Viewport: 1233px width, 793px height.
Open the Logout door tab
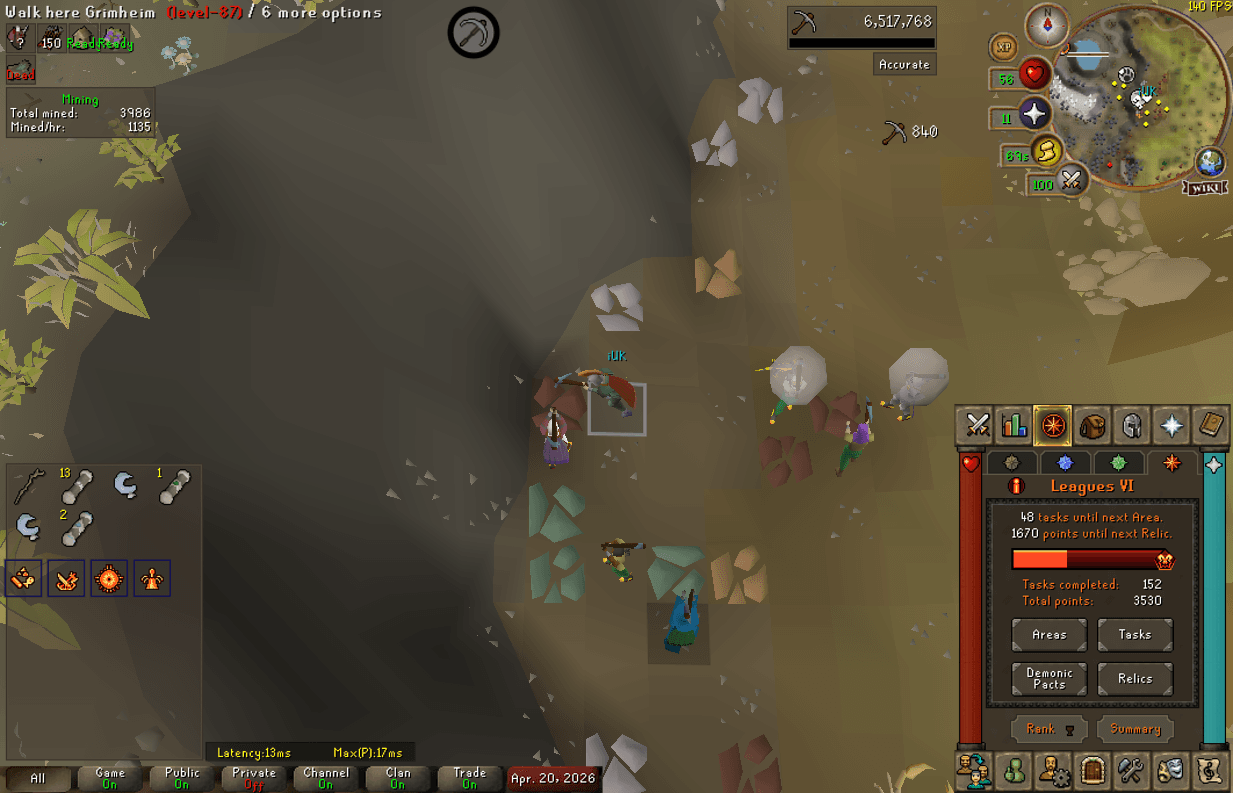pos(1093,771)
